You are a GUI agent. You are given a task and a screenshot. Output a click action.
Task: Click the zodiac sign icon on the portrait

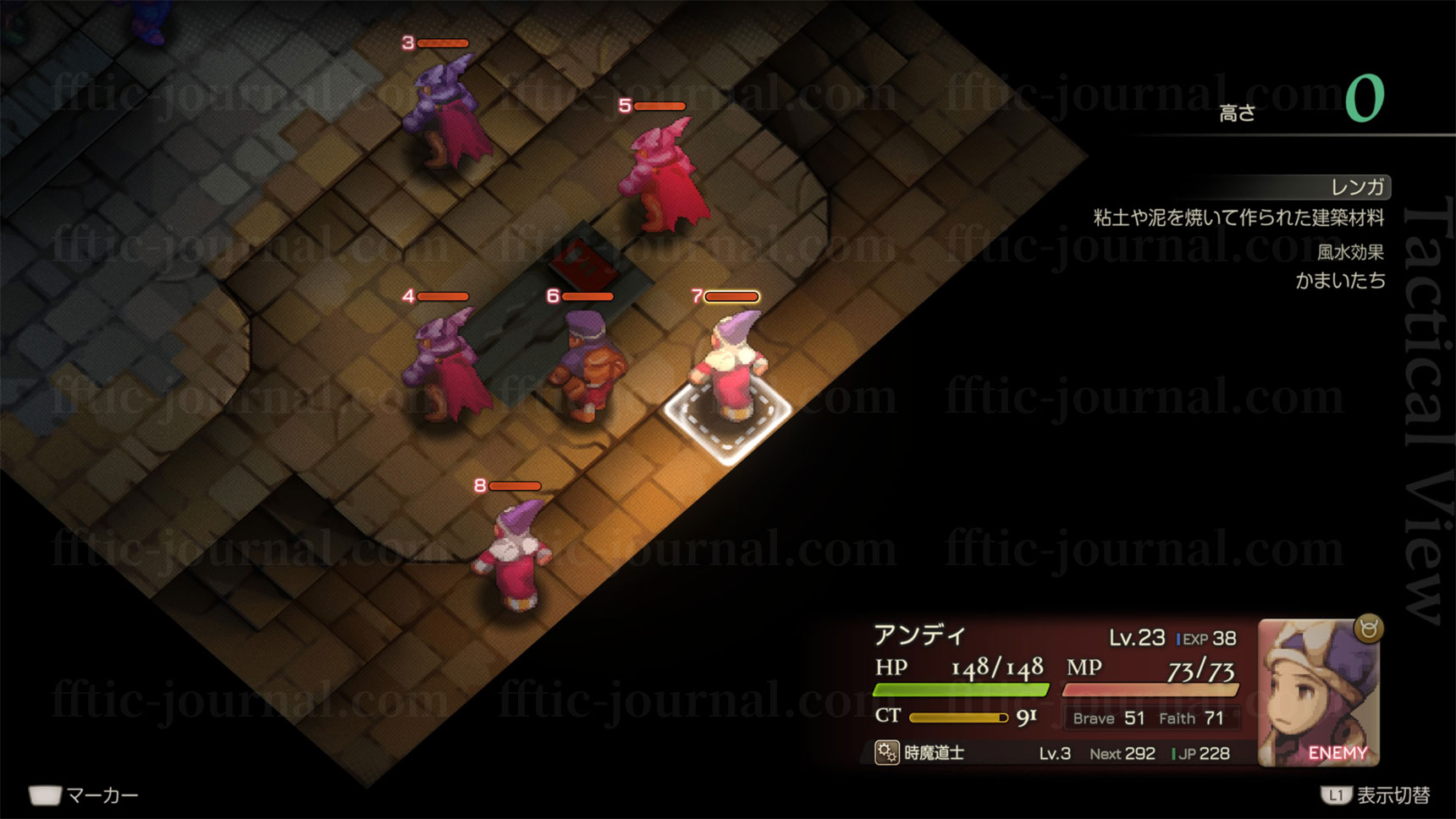(x=1369, y=629)
